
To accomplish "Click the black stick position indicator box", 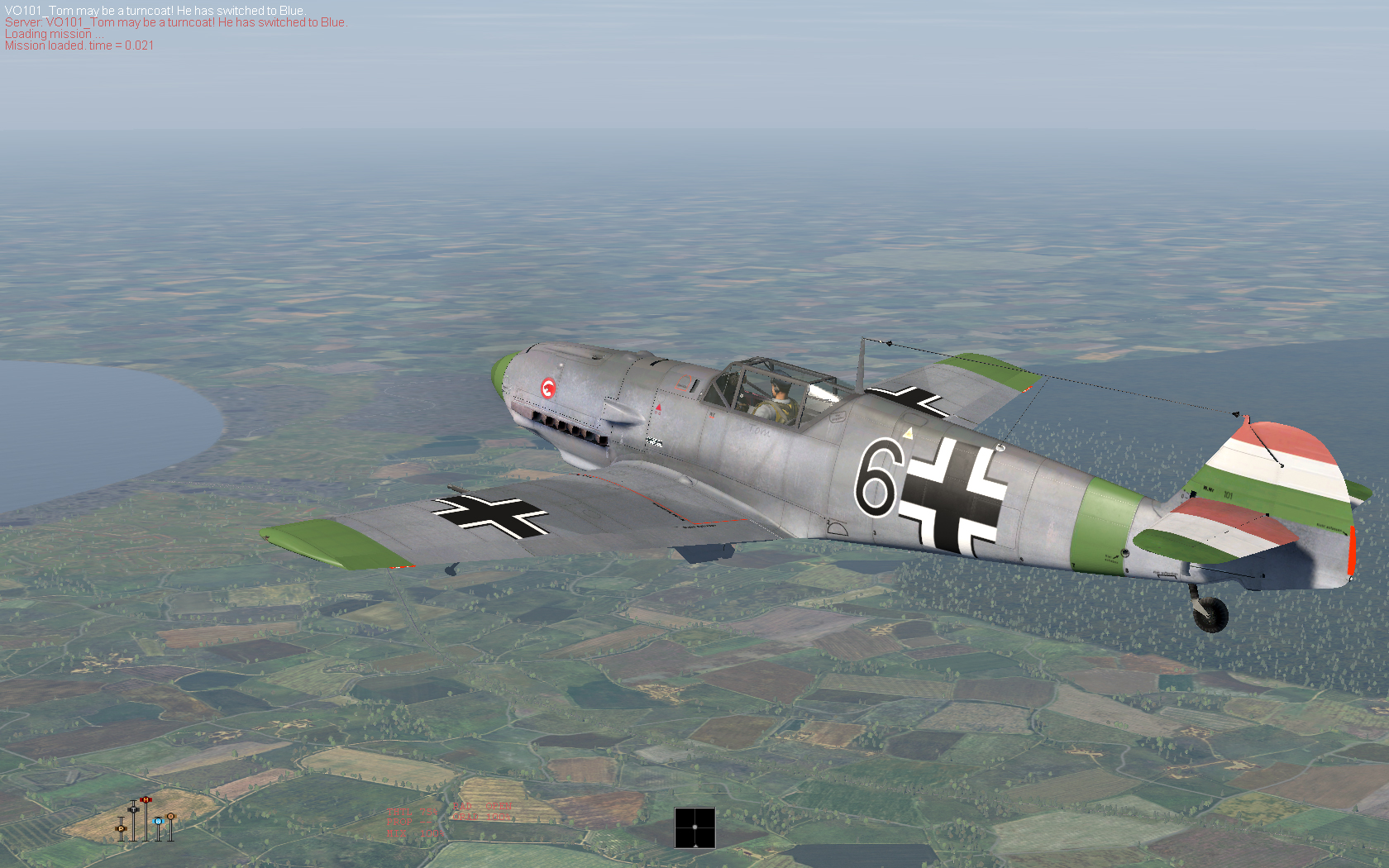I will 694,827.
